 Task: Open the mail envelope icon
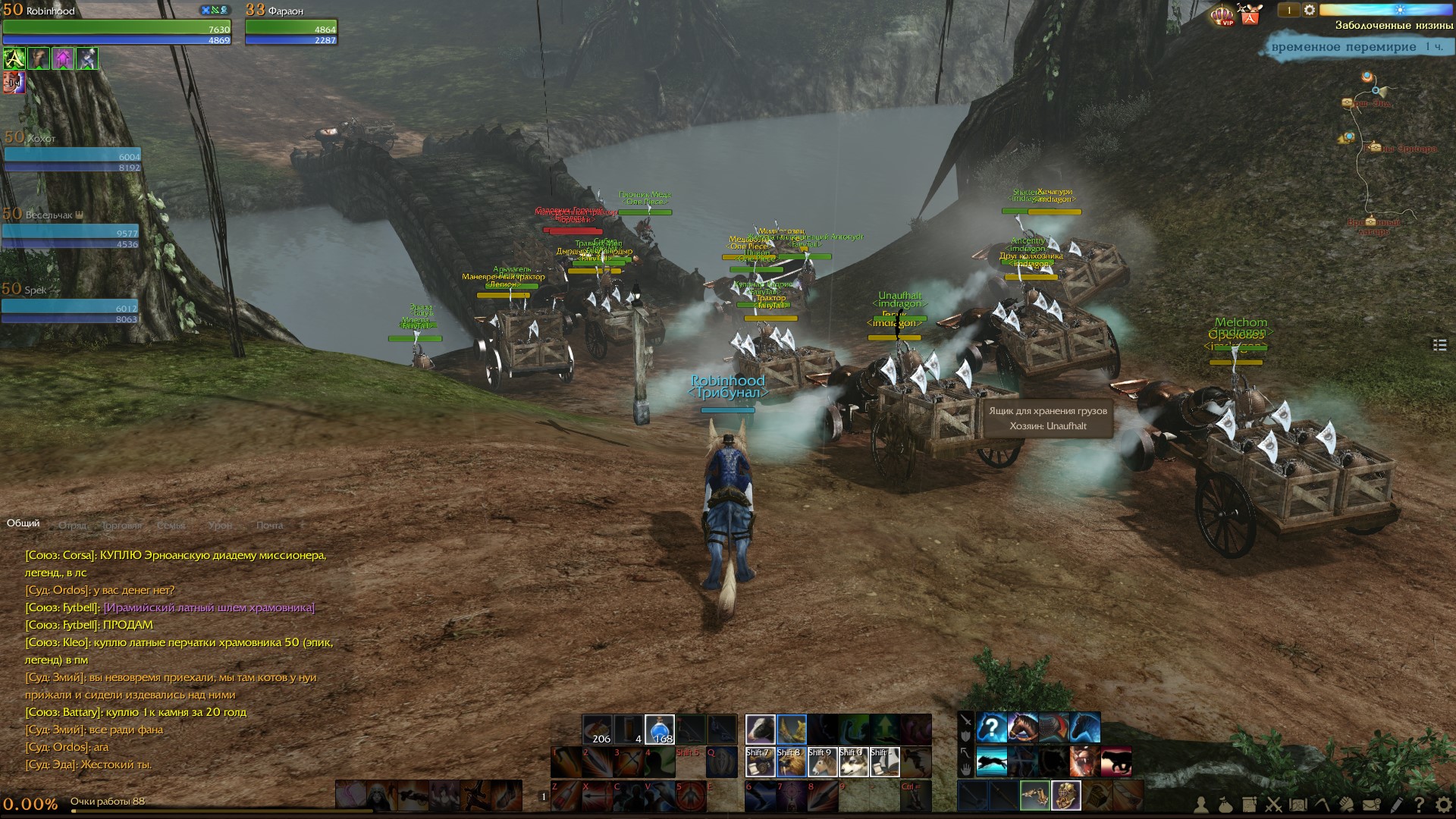tap(1371, 805)
